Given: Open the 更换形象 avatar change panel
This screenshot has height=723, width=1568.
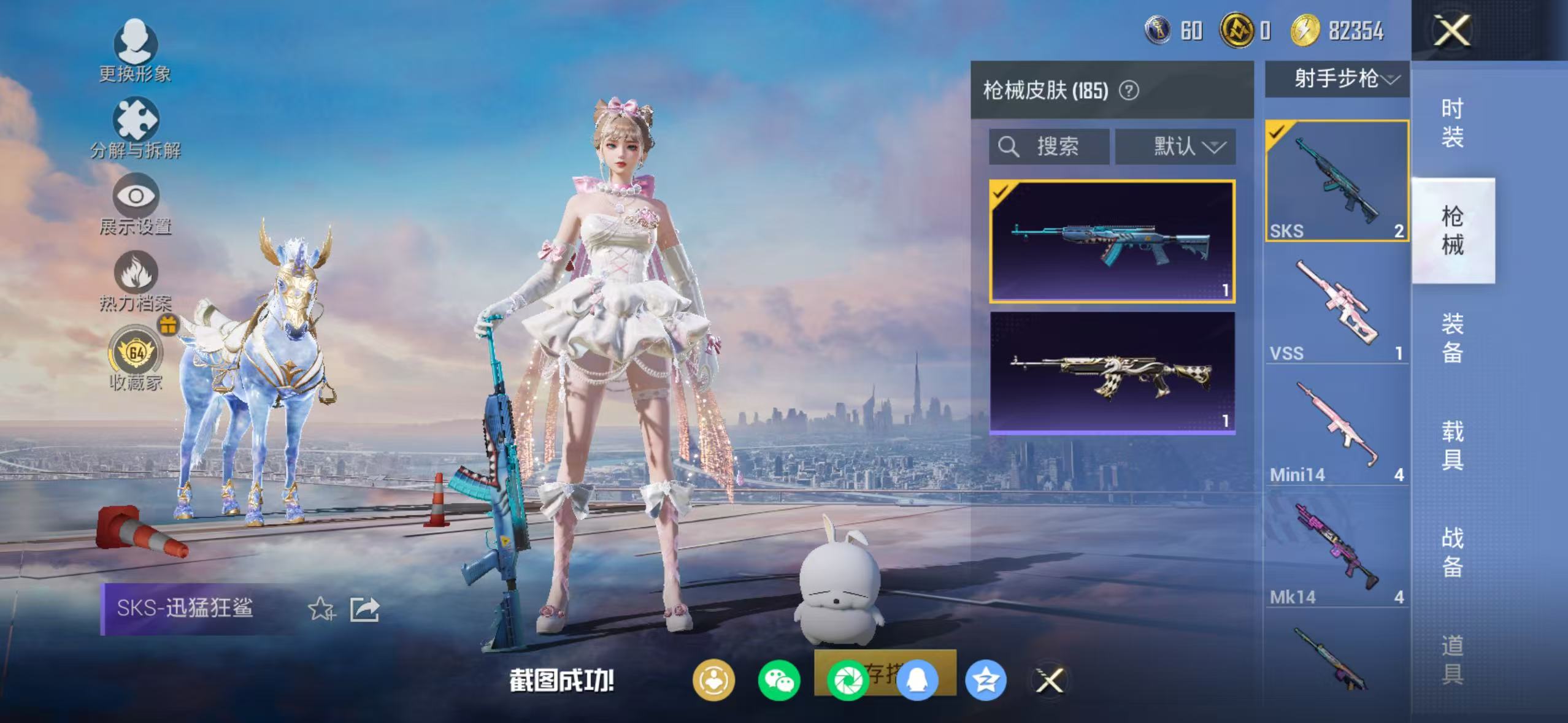Looking at the screenshot, I should click(135, 49).
